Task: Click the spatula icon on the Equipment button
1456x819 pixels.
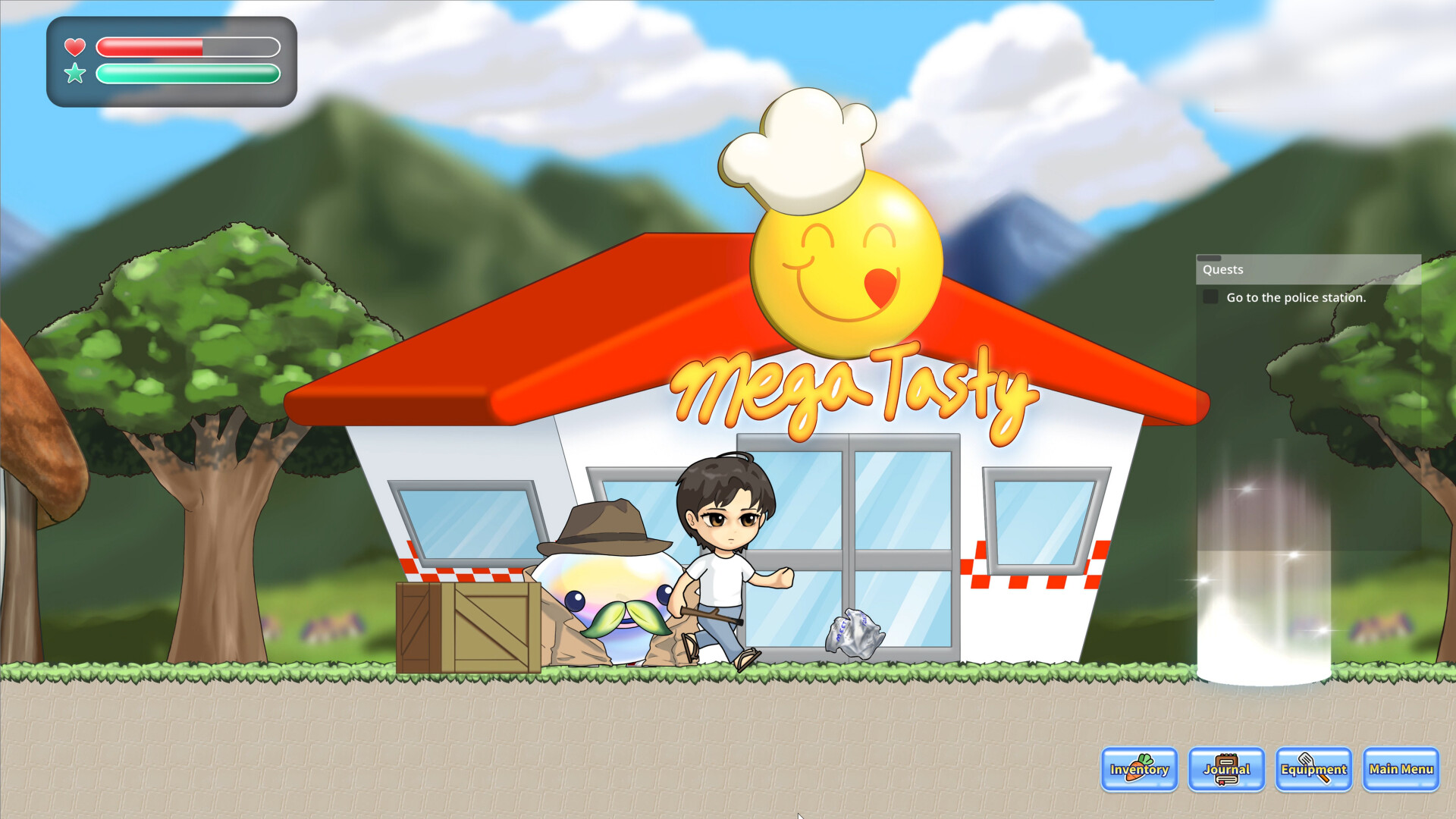Action: pos(1308,764)
